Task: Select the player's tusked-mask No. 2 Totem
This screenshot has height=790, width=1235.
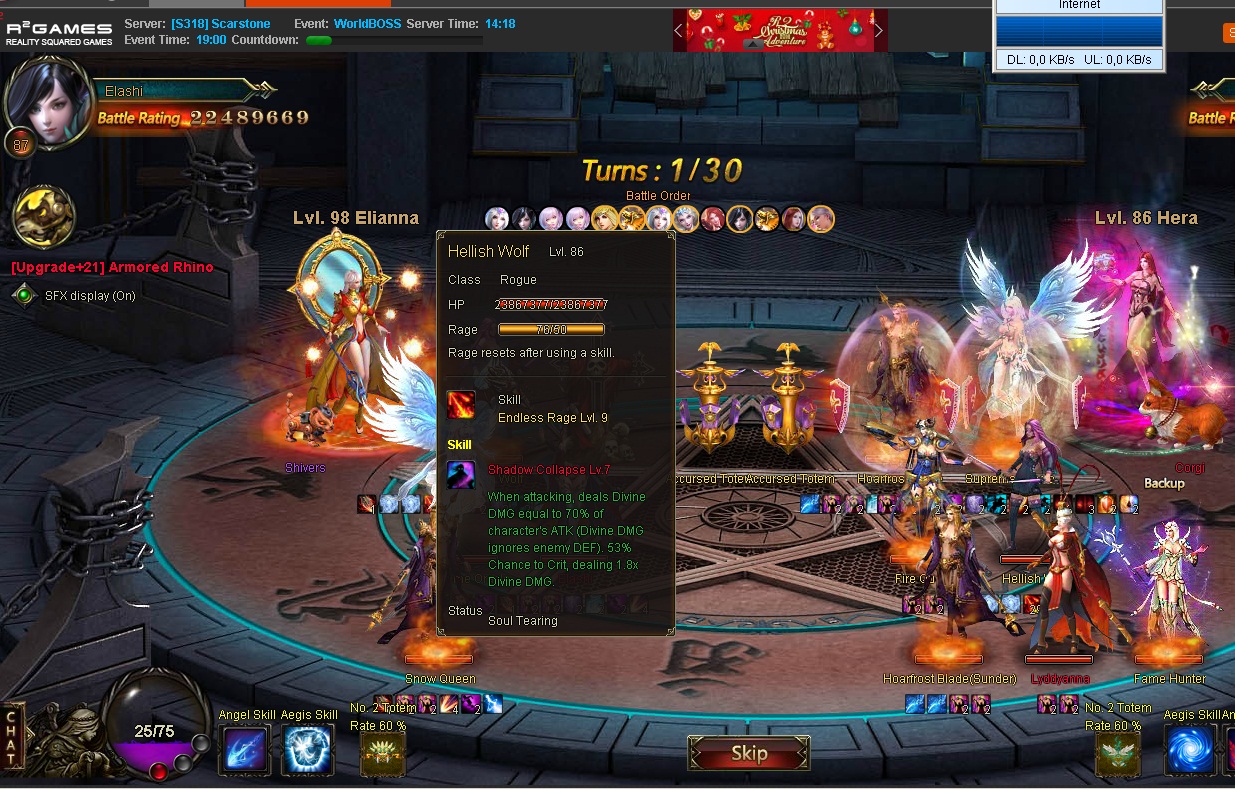Action: tap(383, 754)
